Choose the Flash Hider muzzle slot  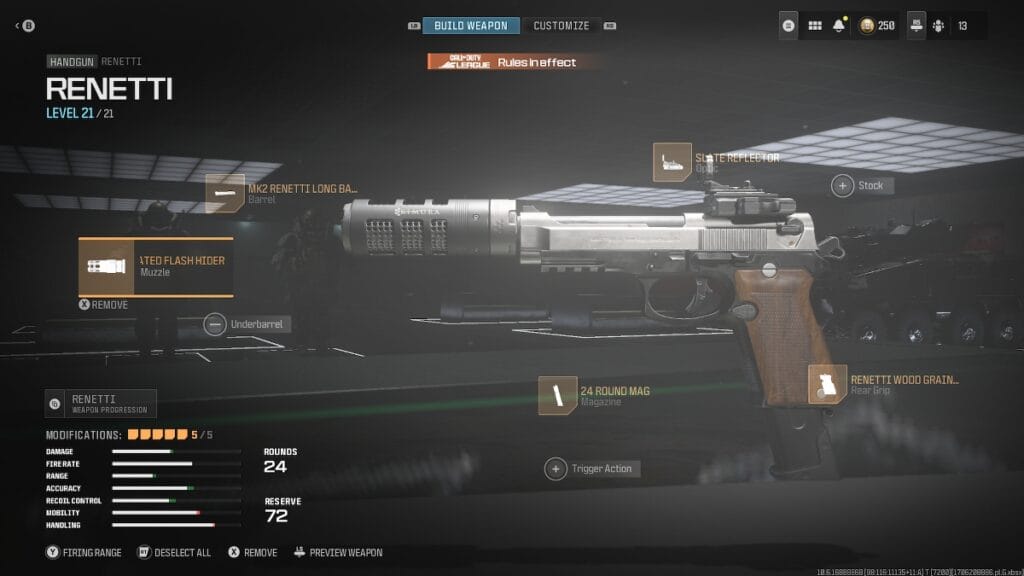click(x=156, y=267)
